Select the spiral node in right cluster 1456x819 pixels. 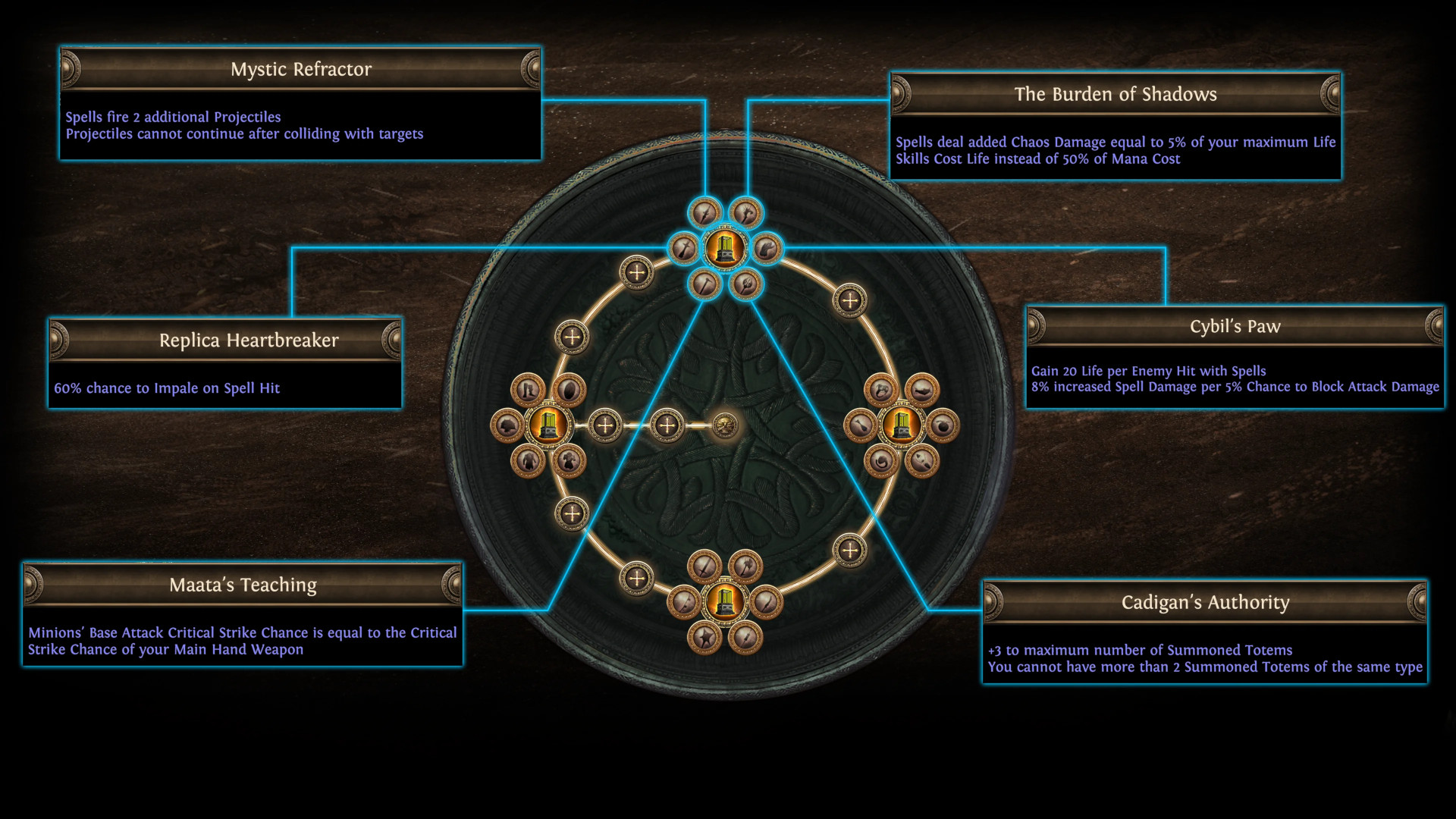coord(881,460)
